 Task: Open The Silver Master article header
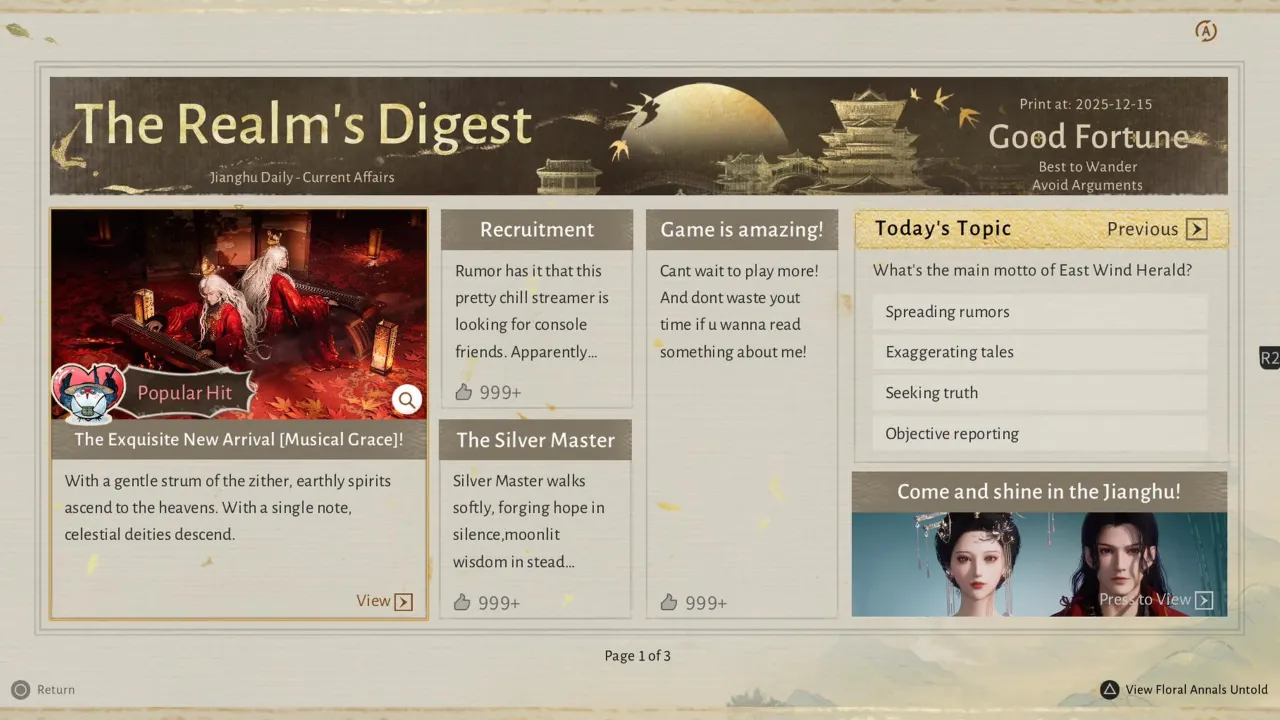point(535,440)
